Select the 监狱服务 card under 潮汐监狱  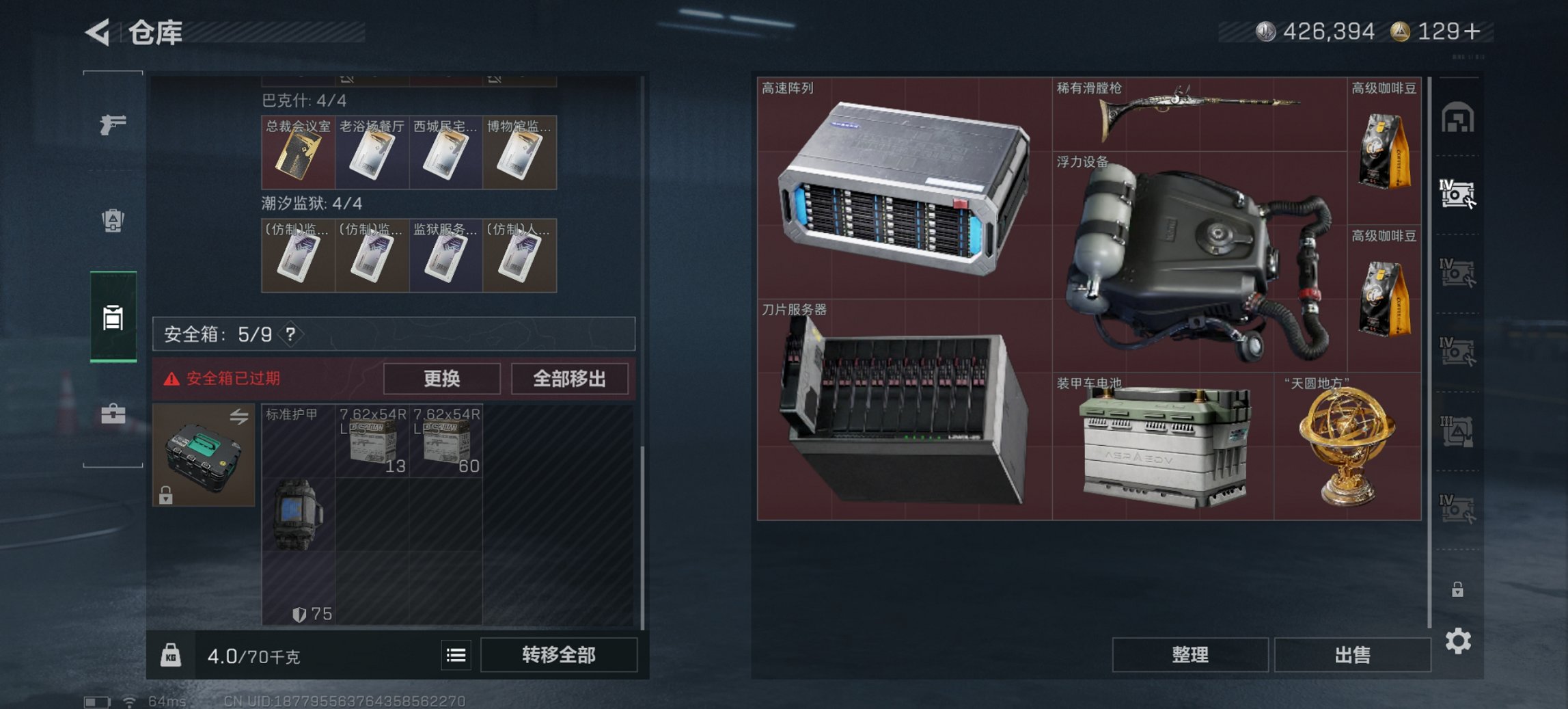[x=445, y=255]
